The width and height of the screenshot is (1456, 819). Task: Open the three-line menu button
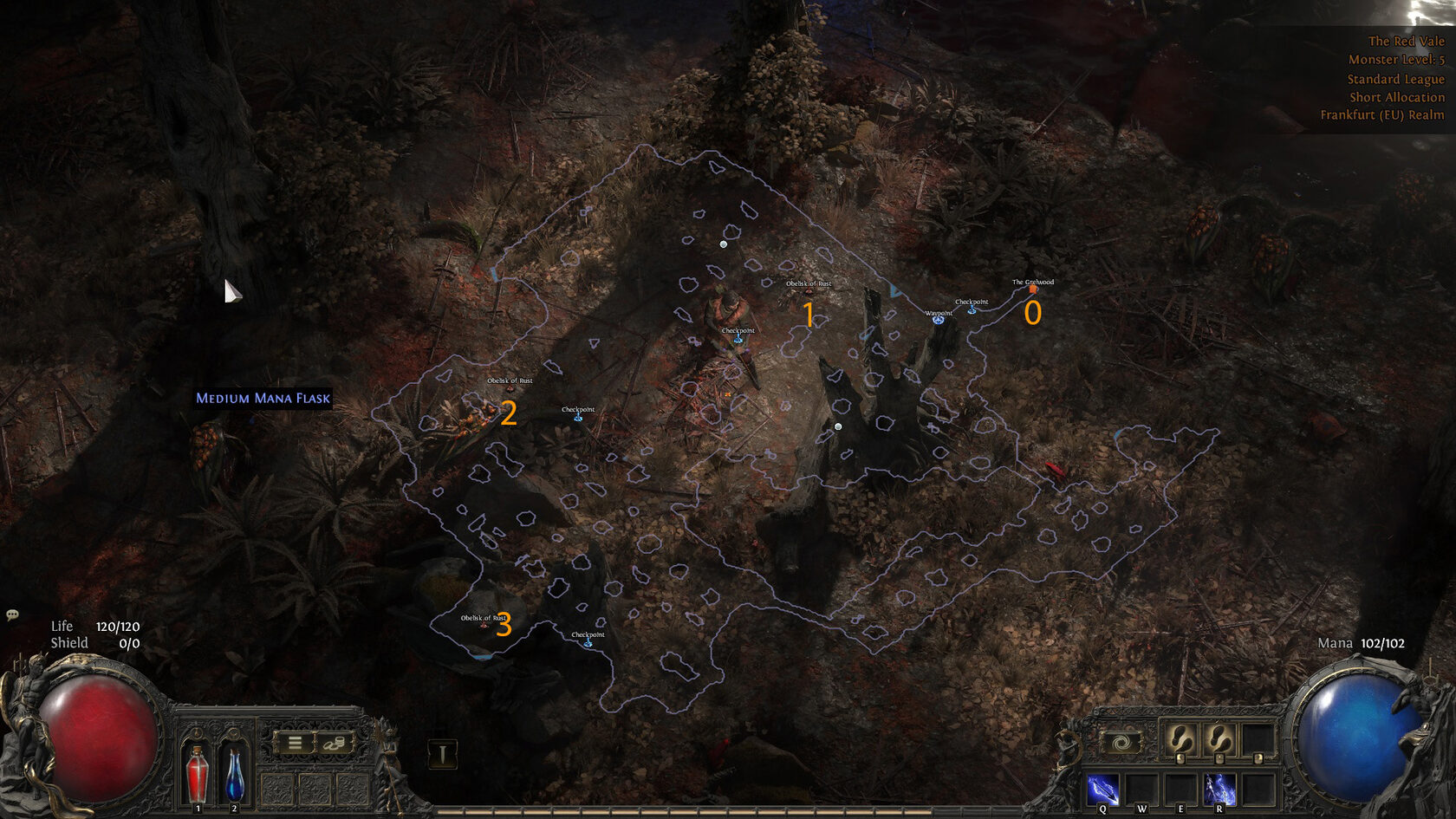[295, 743]
